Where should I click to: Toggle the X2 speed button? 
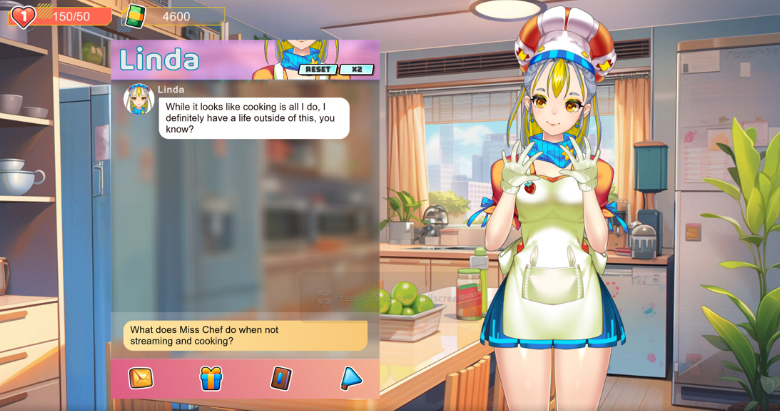coord(356,70)
